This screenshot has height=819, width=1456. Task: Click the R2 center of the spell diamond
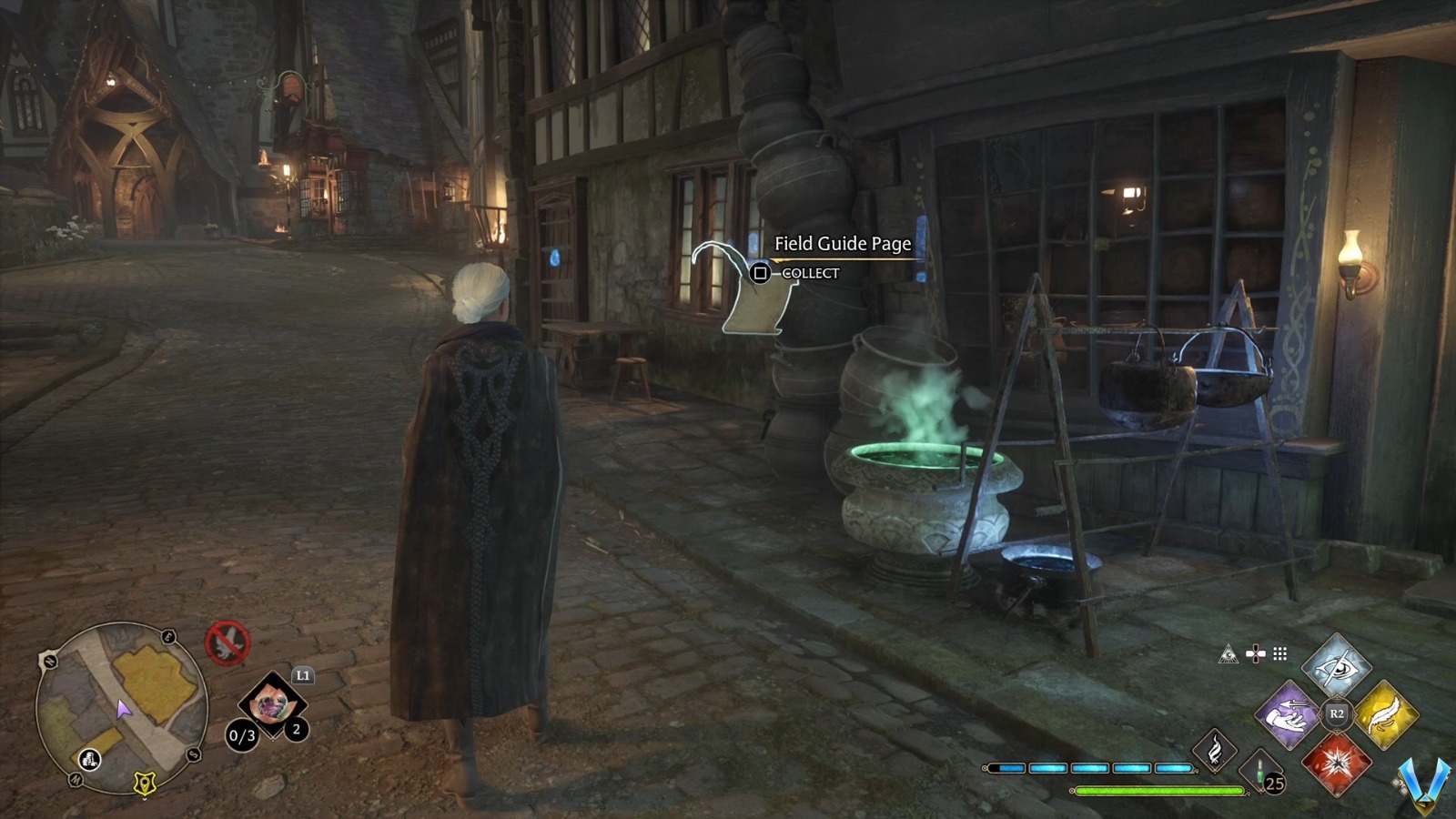tap(1335, 713)
